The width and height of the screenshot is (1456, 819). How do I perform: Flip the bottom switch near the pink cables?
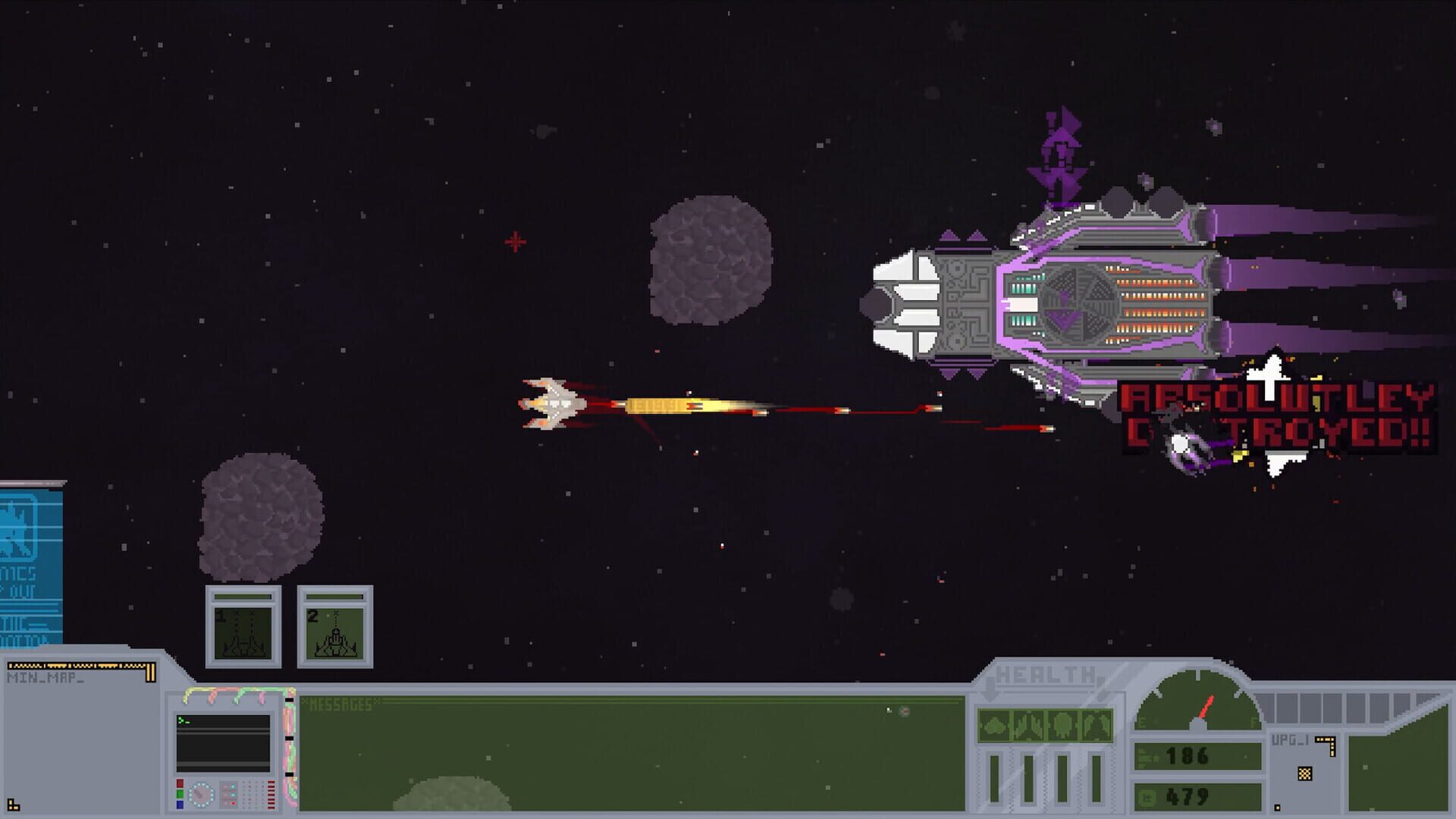pos(289,774)
